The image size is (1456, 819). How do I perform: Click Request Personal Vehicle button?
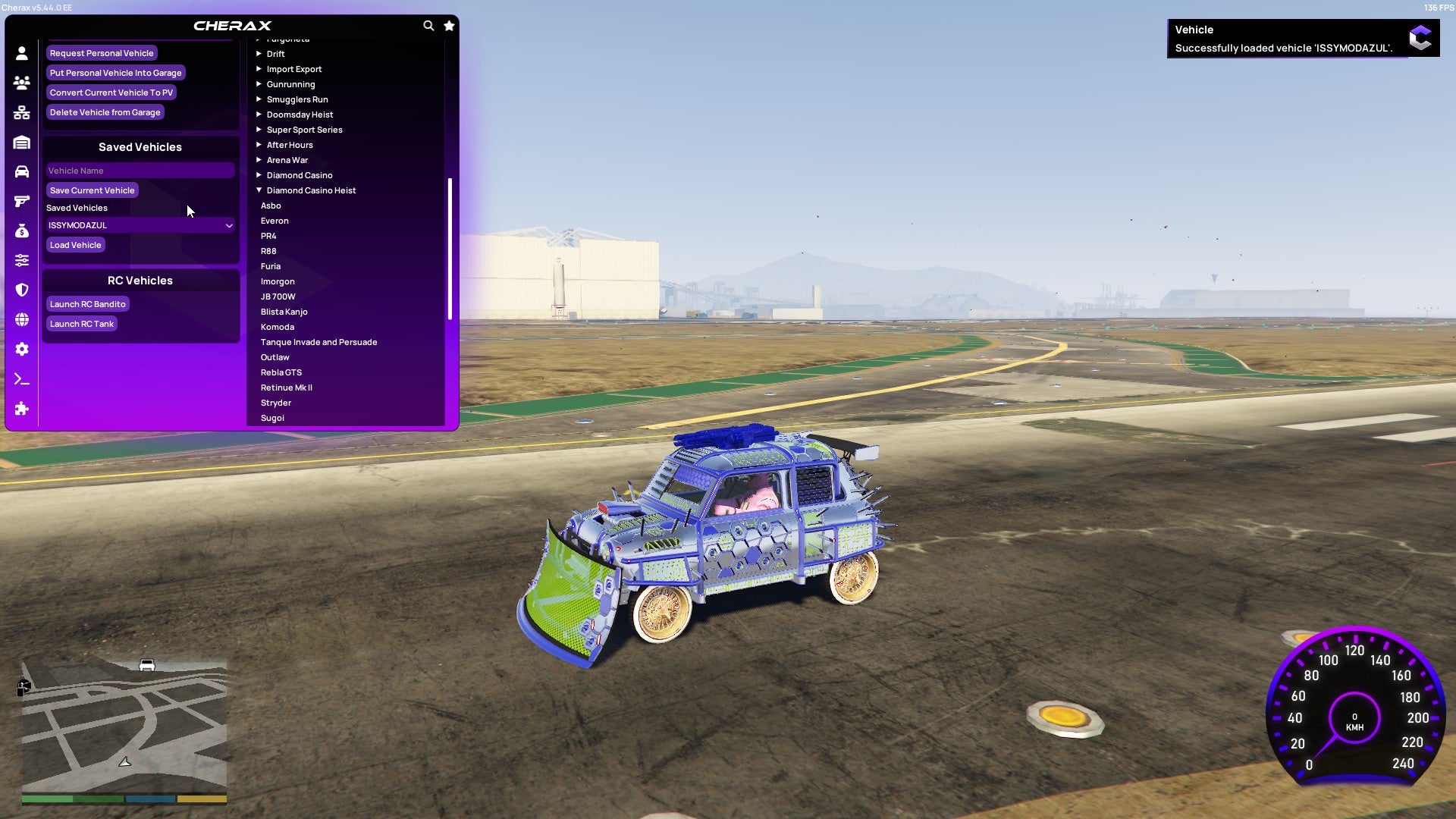[x=102, y=53]
